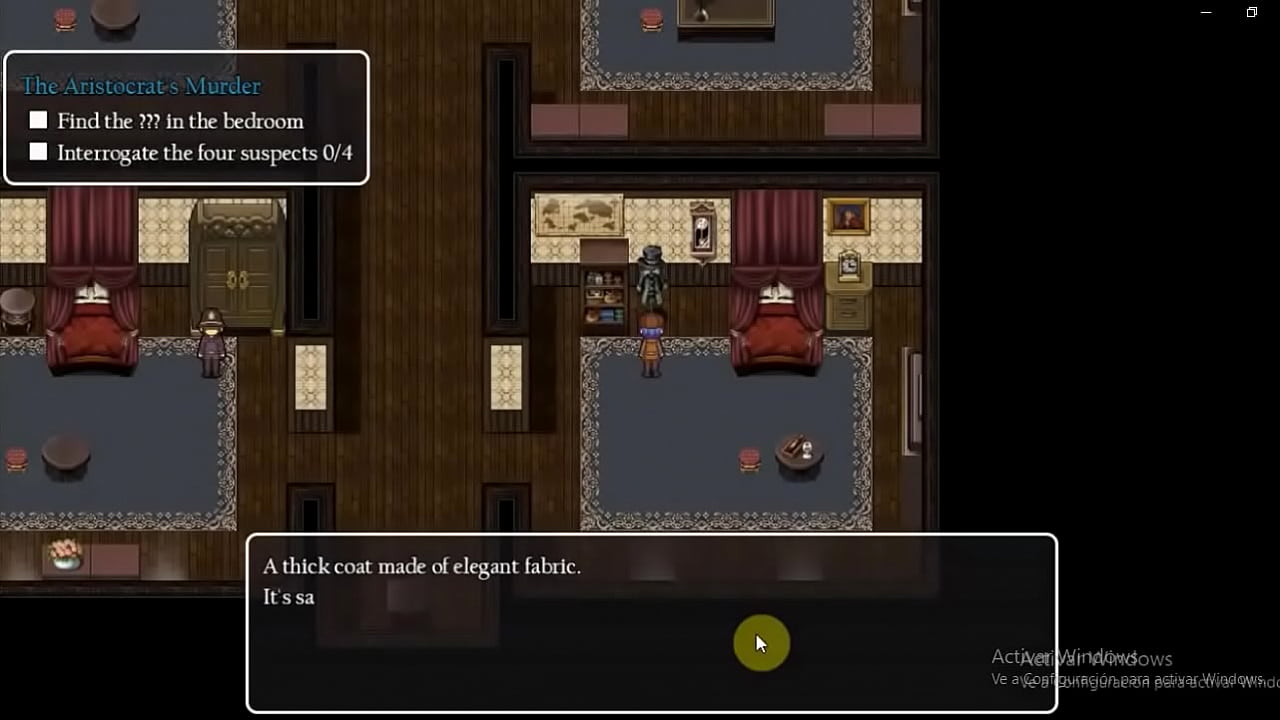Viewport: 1280px width, 720px height.
Task: Check off 'Interrogate the four suspects 0/4'
Action: (38, 151)
